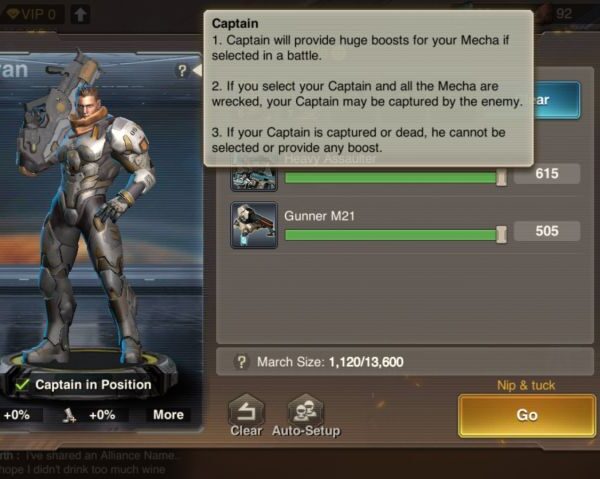The width and height of the screenshot is (600, 479).
Task: Start the march with Go button
Action: [526, 415]
